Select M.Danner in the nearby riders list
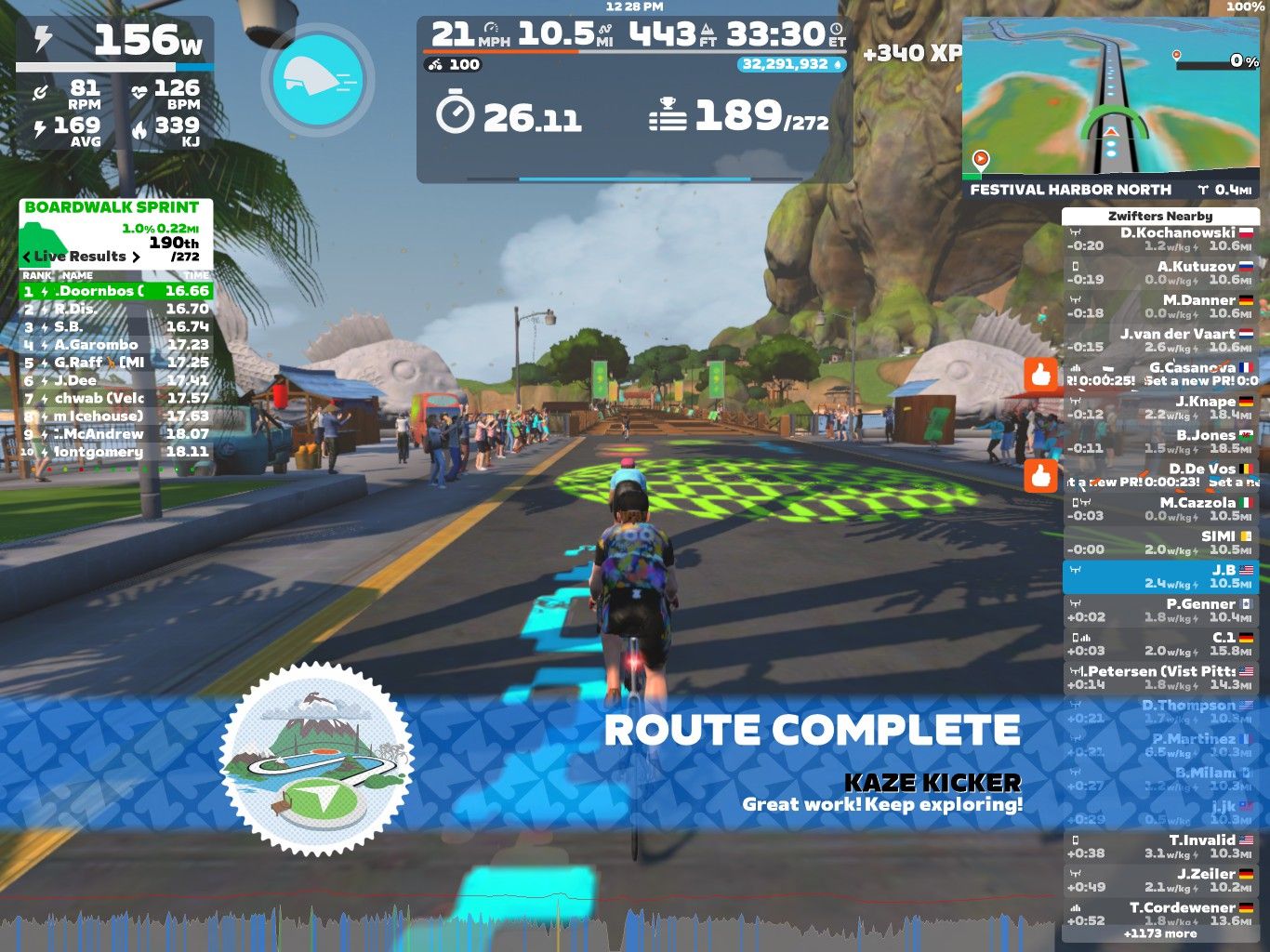Screen dimensions: 1270x952 click(1159, 306)
